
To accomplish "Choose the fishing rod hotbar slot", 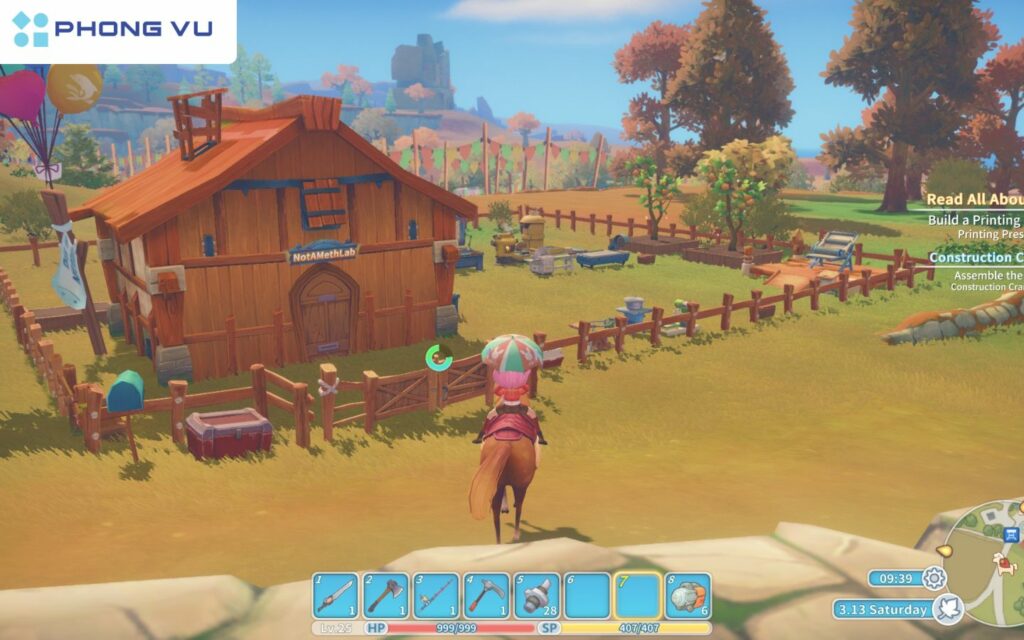I will point(436,596).
